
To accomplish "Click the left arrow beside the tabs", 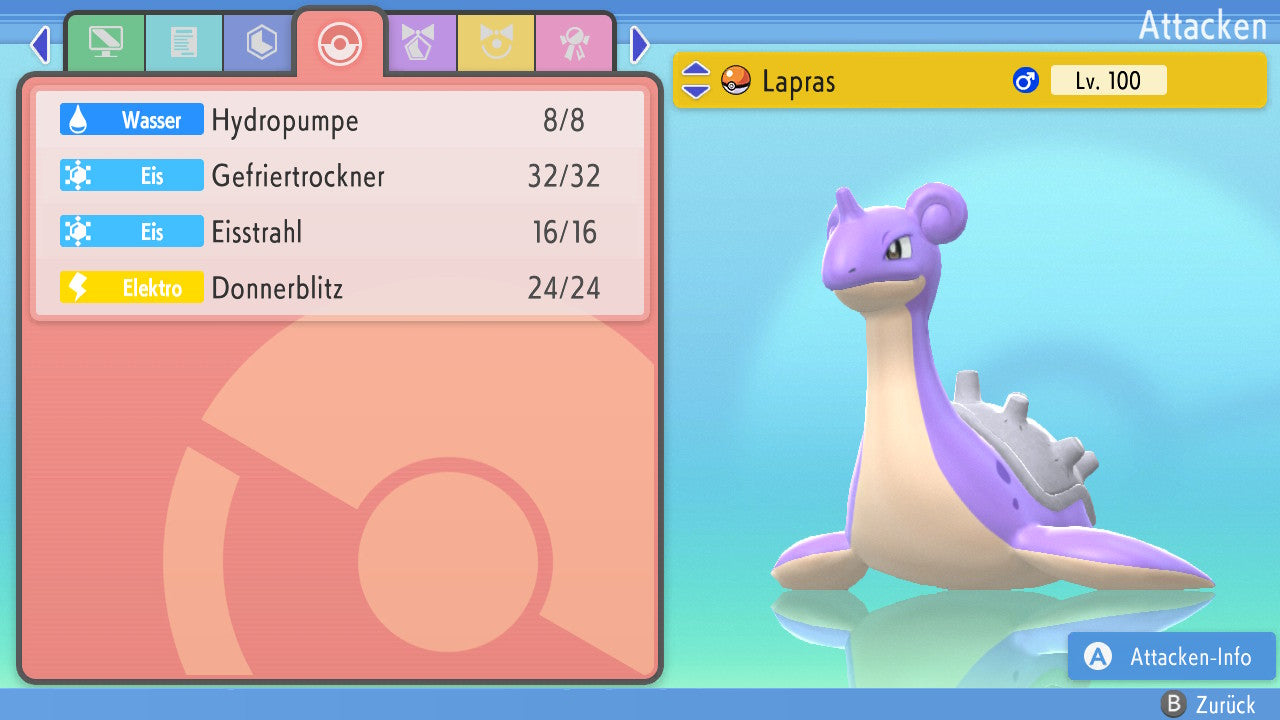I will pos(40,44).
